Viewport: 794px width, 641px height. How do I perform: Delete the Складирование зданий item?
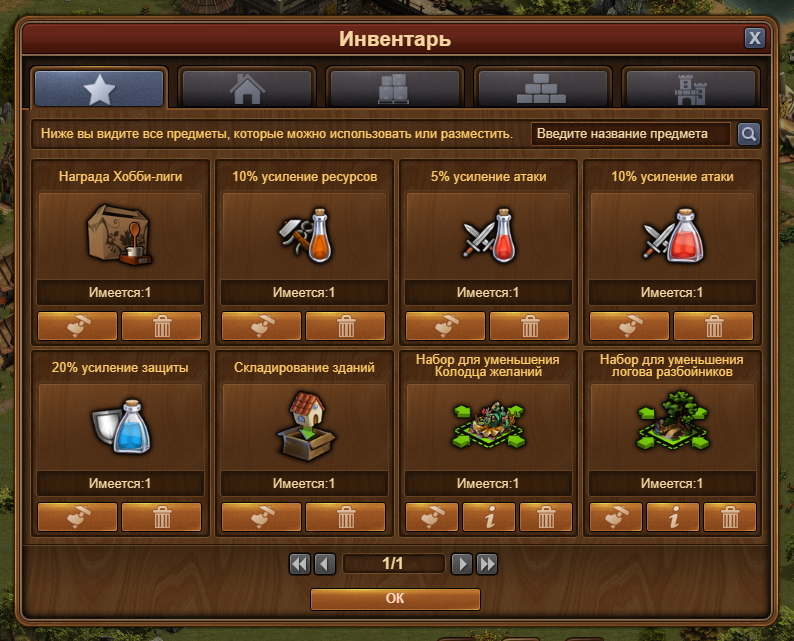coord(346,517)
